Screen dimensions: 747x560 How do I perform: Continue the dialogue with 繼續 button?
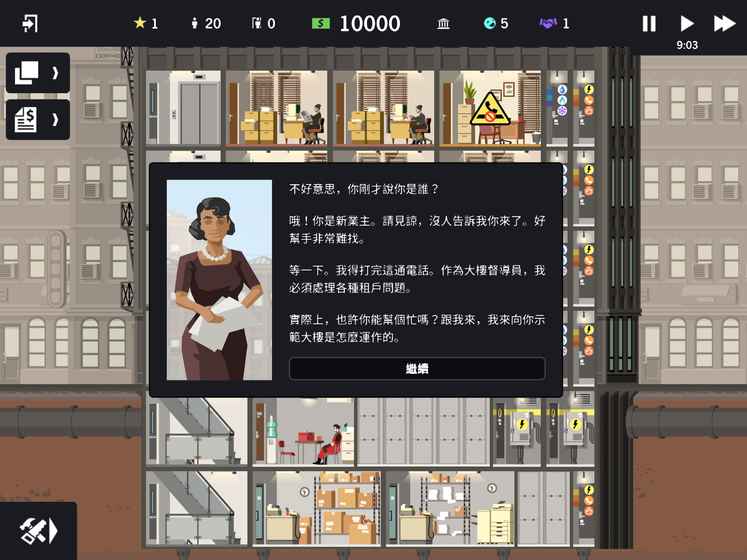417,369
